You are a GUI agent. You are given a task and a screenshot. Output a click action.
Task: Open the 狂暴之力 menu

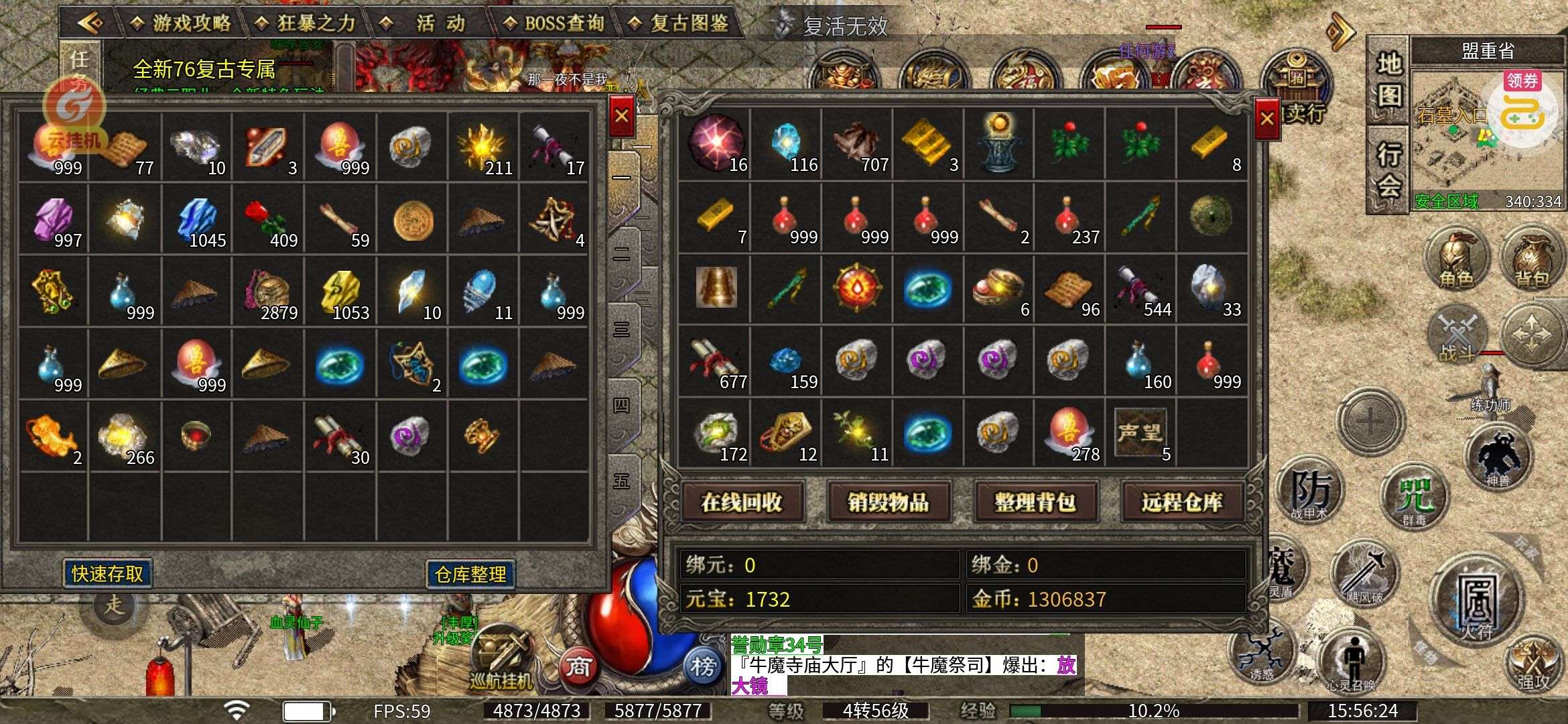coord(306,23)
